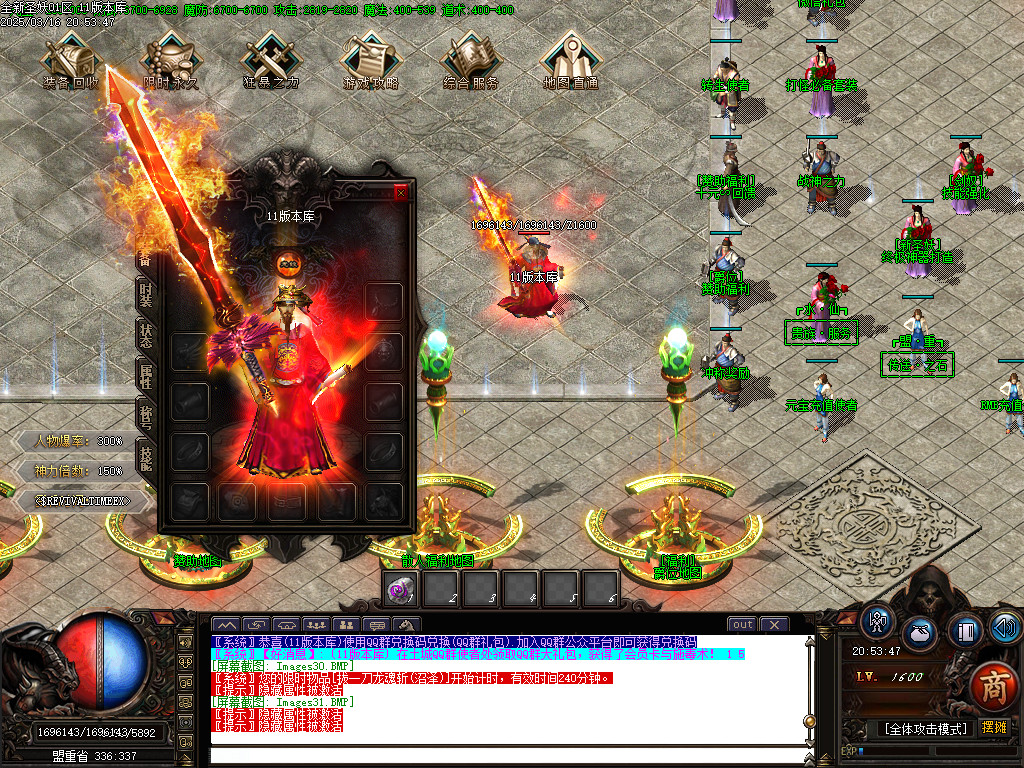Screen dimensions: 1024x768
Task: Toggle the speaker sound icon
Action: pos(1005,627)
